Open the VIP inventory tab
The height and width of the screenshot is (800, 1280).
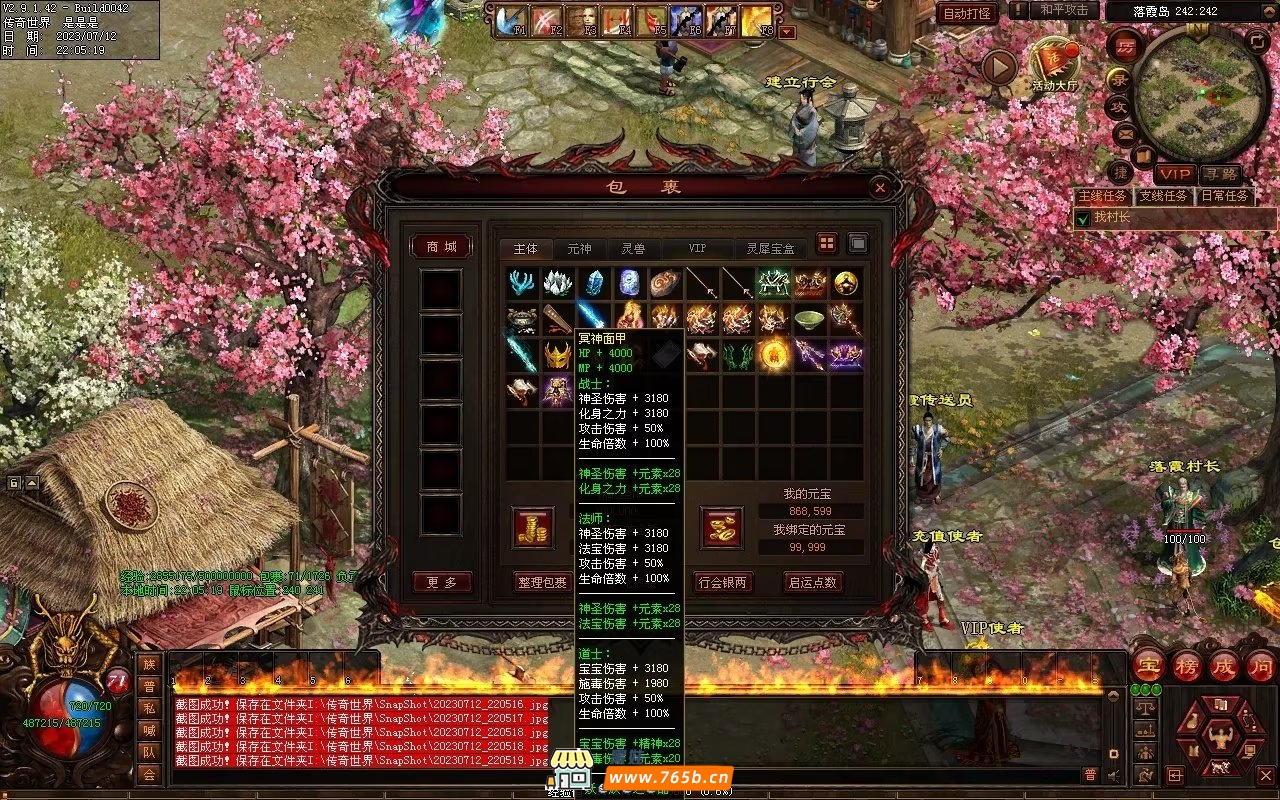tap(697, 249)
